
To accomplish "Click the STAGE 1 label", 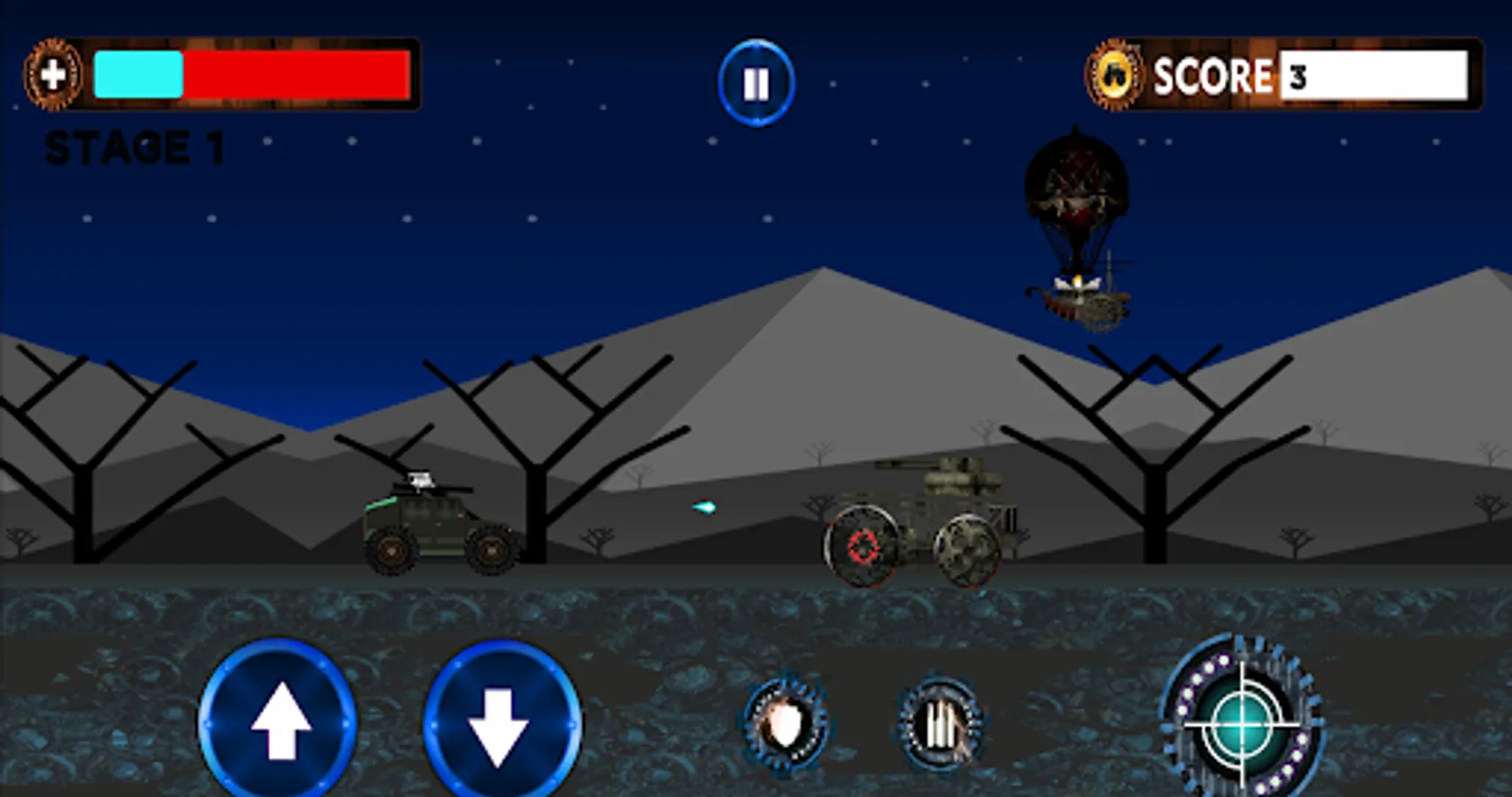I will pos(135,144).
